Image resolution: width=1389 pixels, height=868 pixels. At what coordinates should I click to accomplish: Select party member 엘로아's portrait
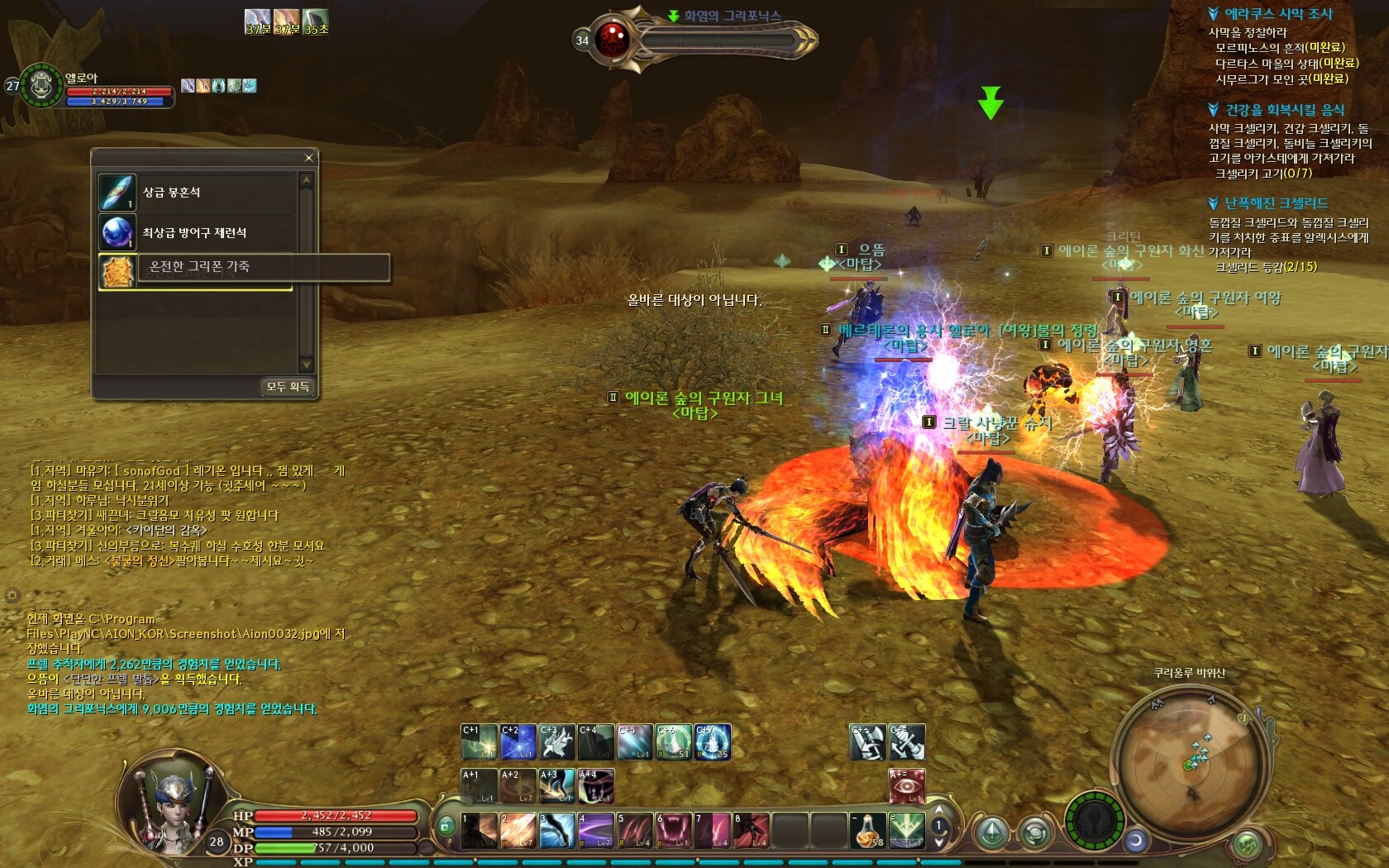tap(41, 85)
